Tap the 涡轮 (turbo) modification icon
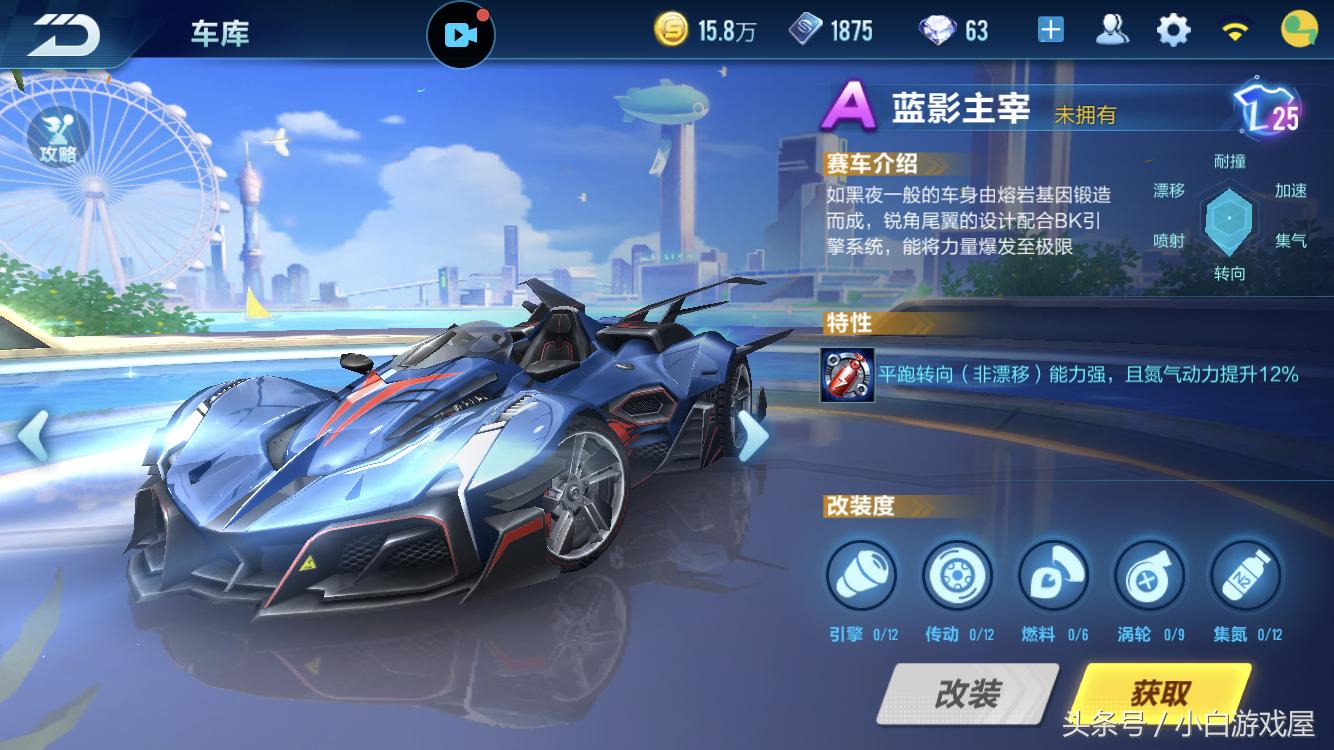1334x750 pixels. [1148, 577]
